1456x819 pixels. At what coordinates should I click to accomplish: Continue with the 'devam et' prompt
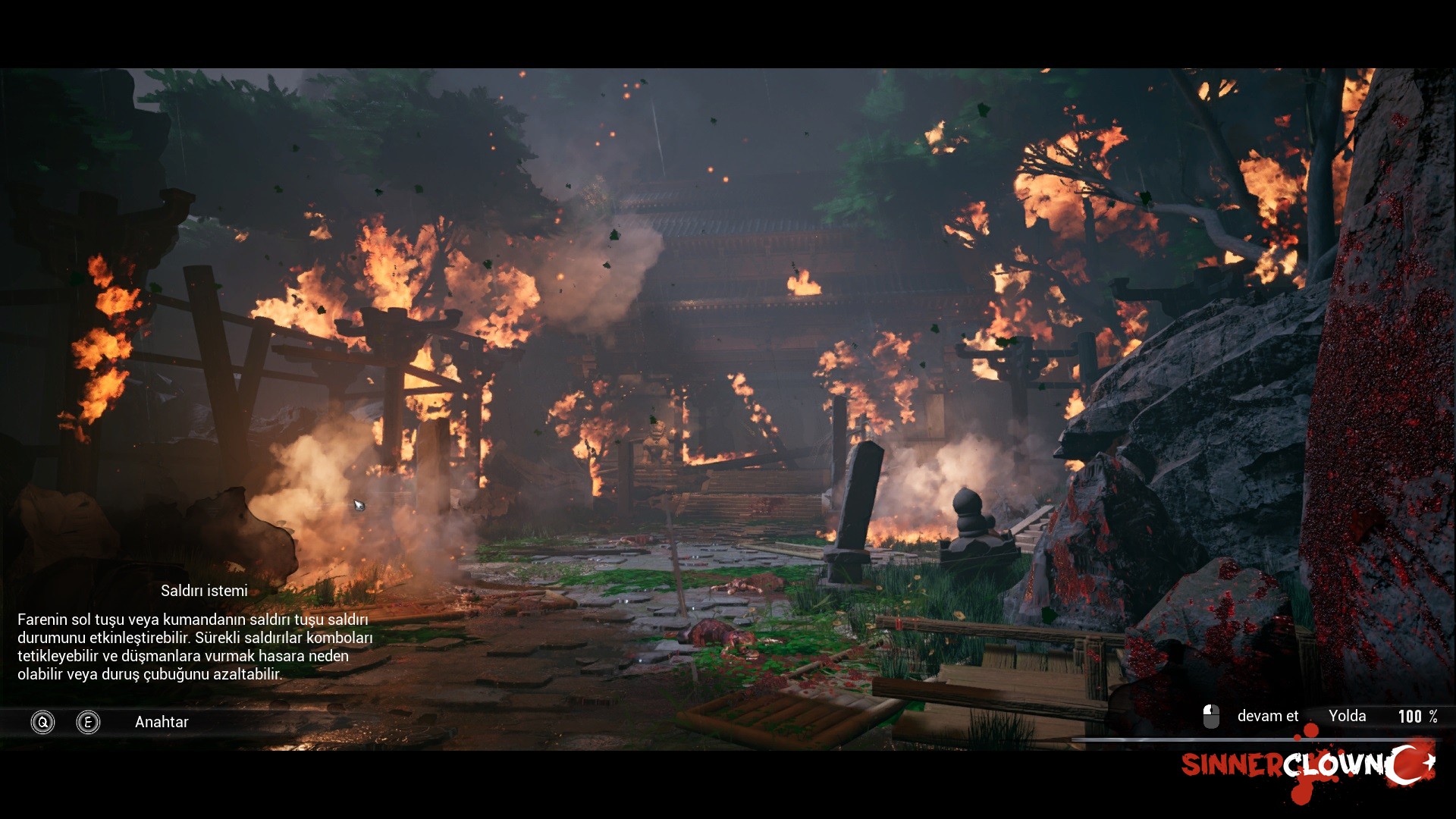click(x=1266, y=717)
